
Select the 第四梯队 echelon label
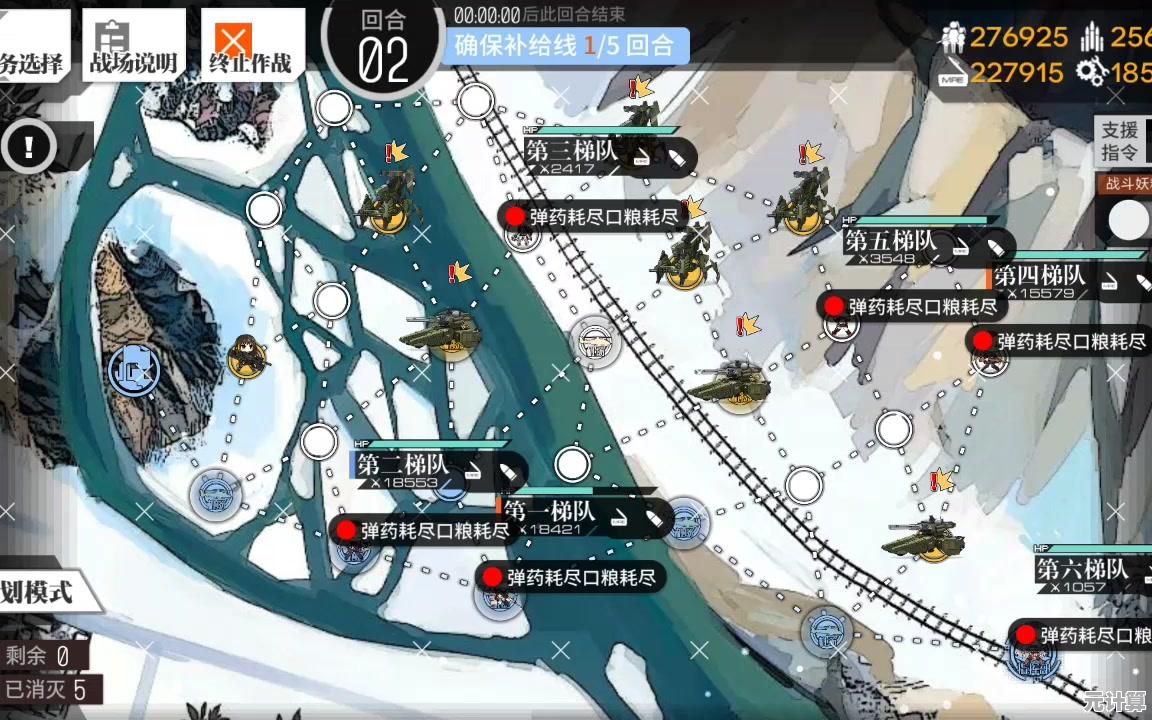[x=1040, y=276]
